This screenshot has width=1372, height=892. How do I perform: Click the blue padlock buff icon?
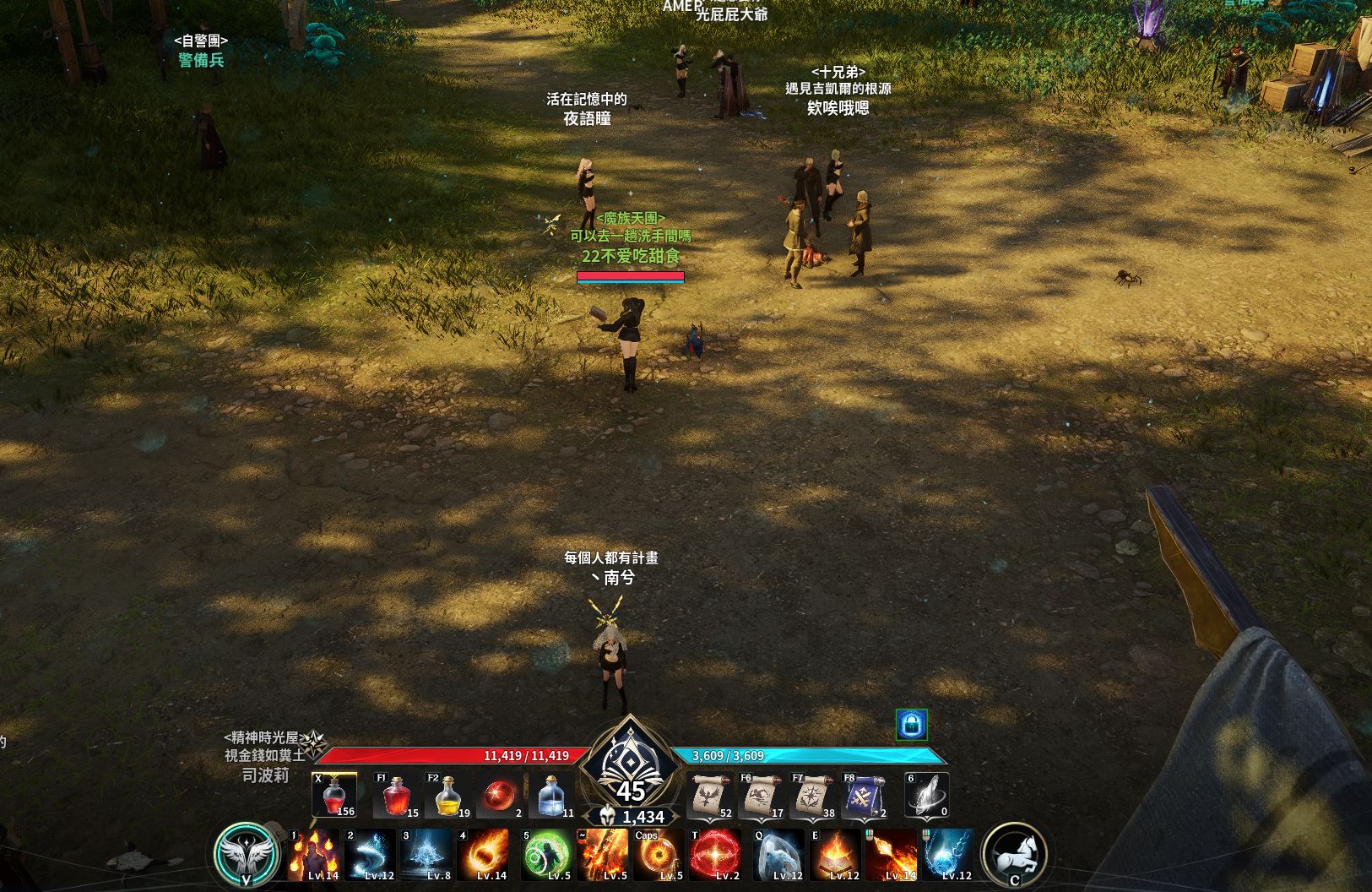coord(911,724)
